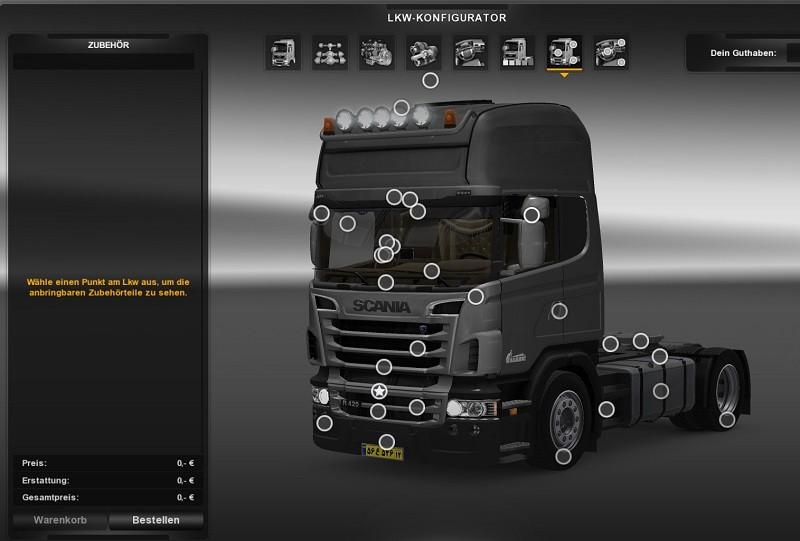Select the star-marked attachment point on the grille
800x541 pixels.
pos(380,391)
